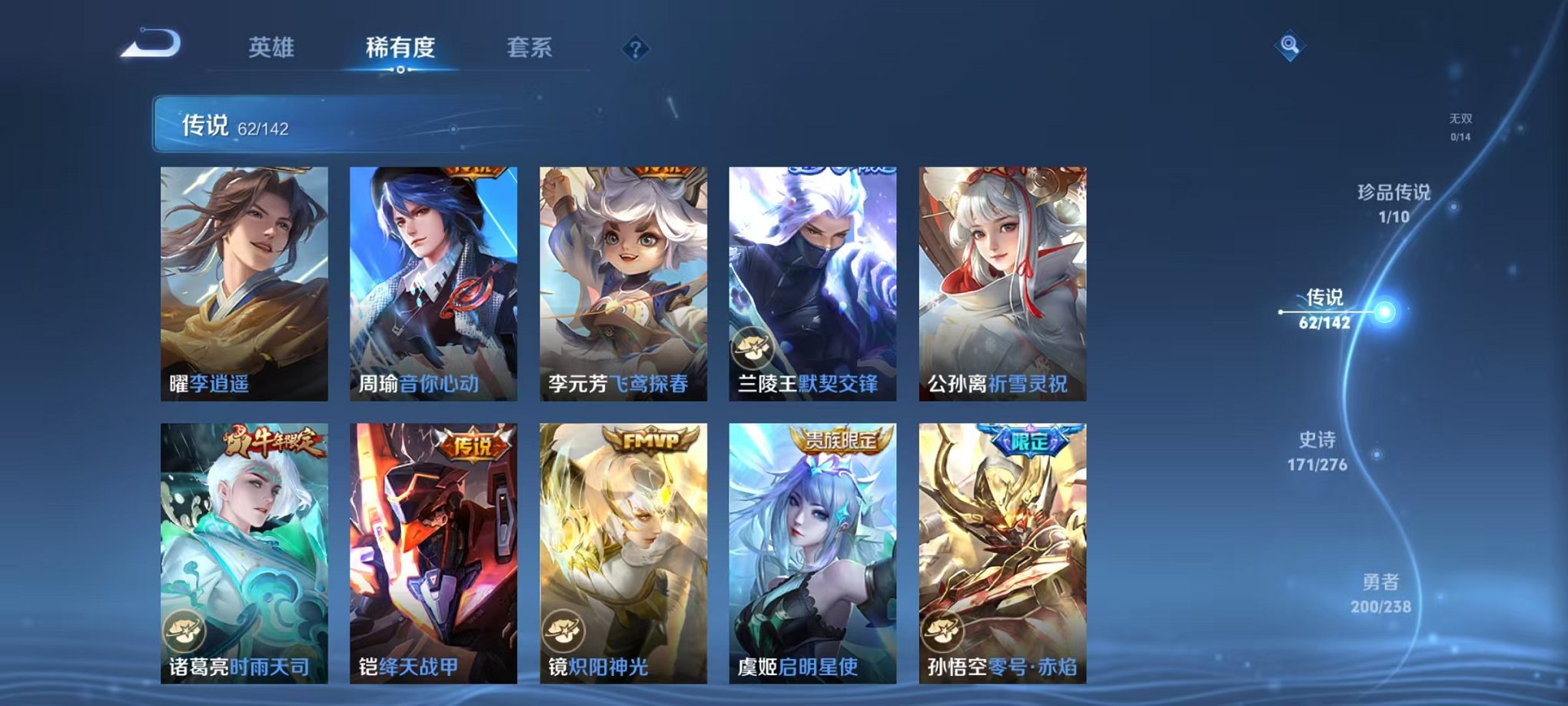Switch to the 英雄 tab
The height and width of the screenshot is (706, 1568).
(271, 46)
